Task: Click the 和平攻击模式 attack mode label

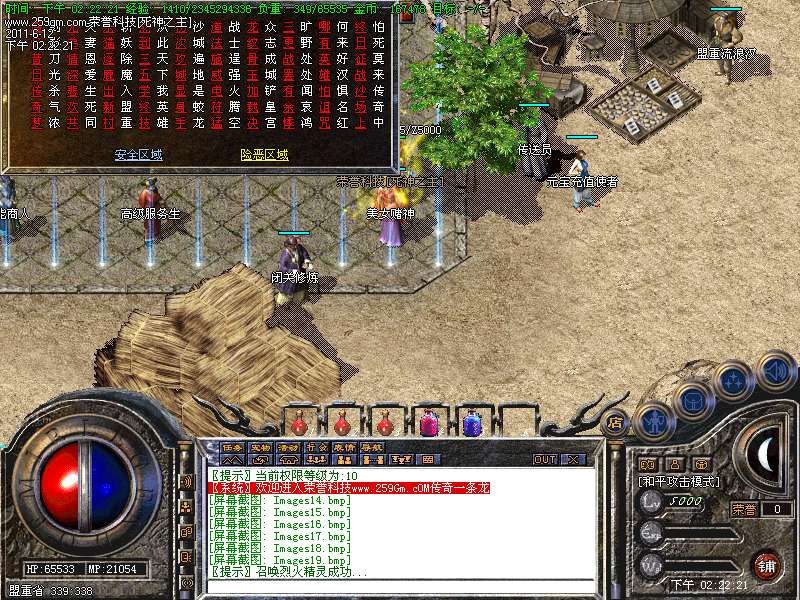Action: tap(680, 481)
